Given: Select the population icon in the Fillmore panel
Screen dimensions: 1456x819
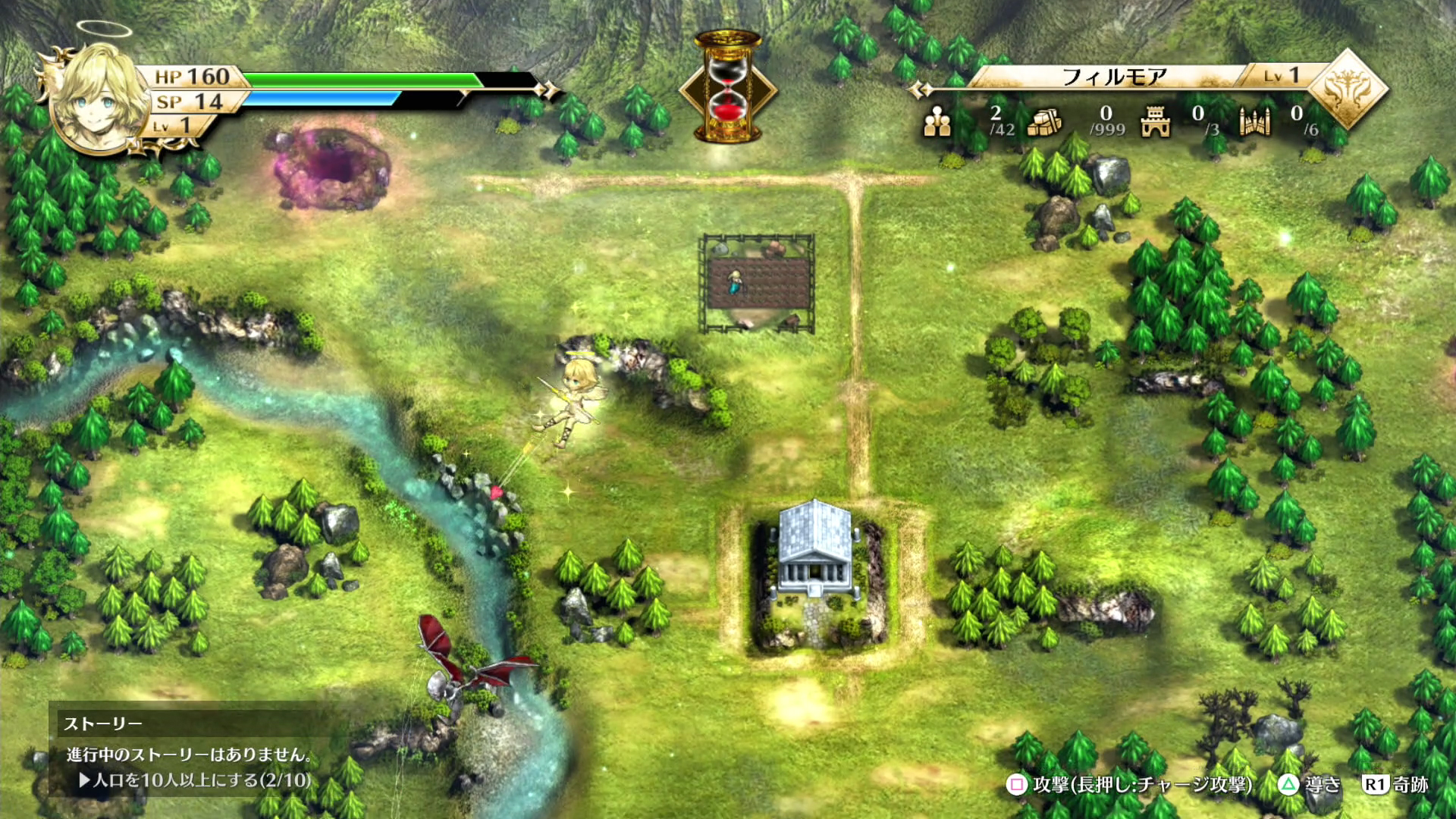Looking at the screenshot, I should tap(938, 121).
